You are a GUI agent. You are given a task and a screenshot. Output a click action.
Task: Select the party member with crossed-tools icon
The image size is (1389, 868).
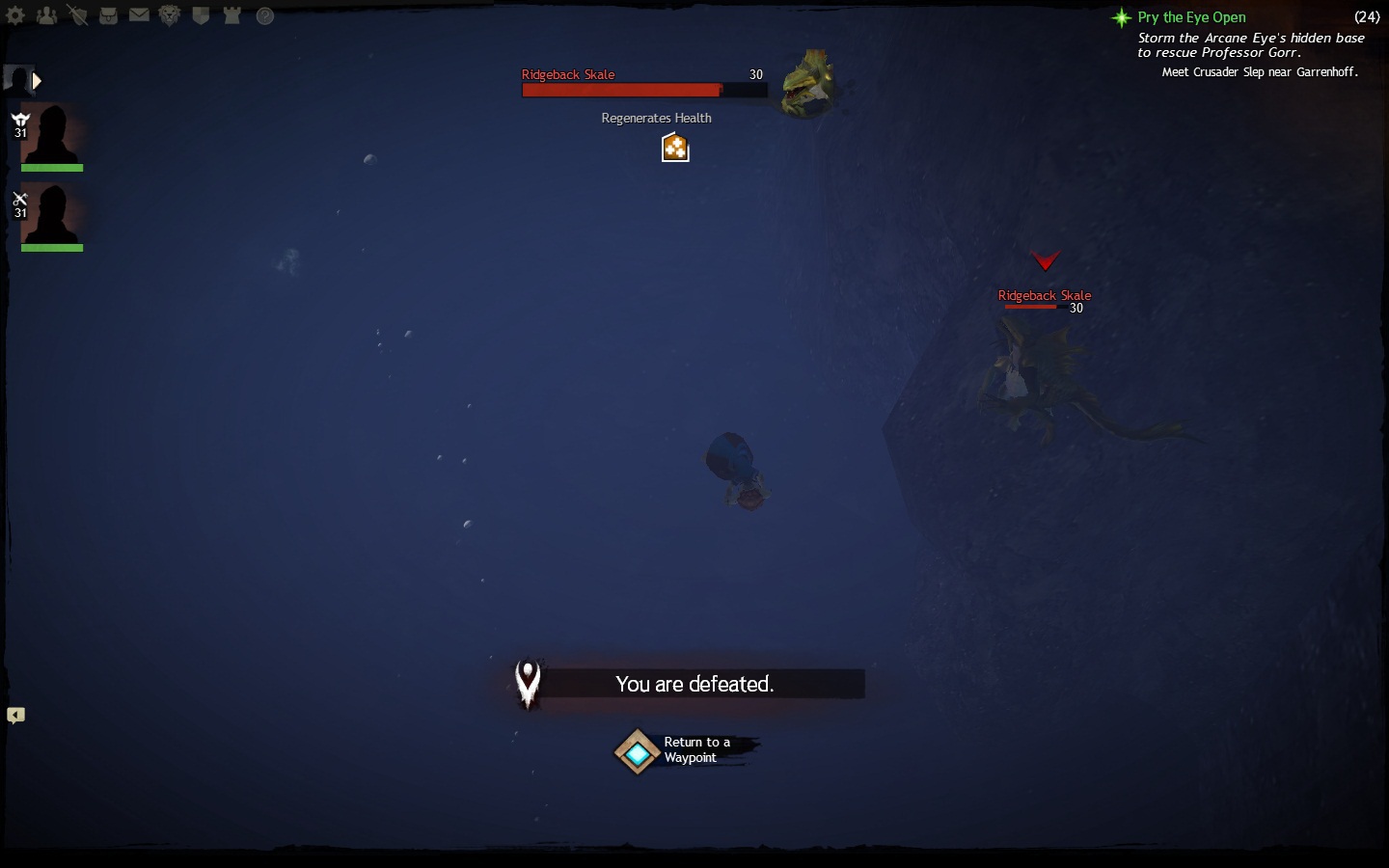pyautogui.click(x=51, y=216)
